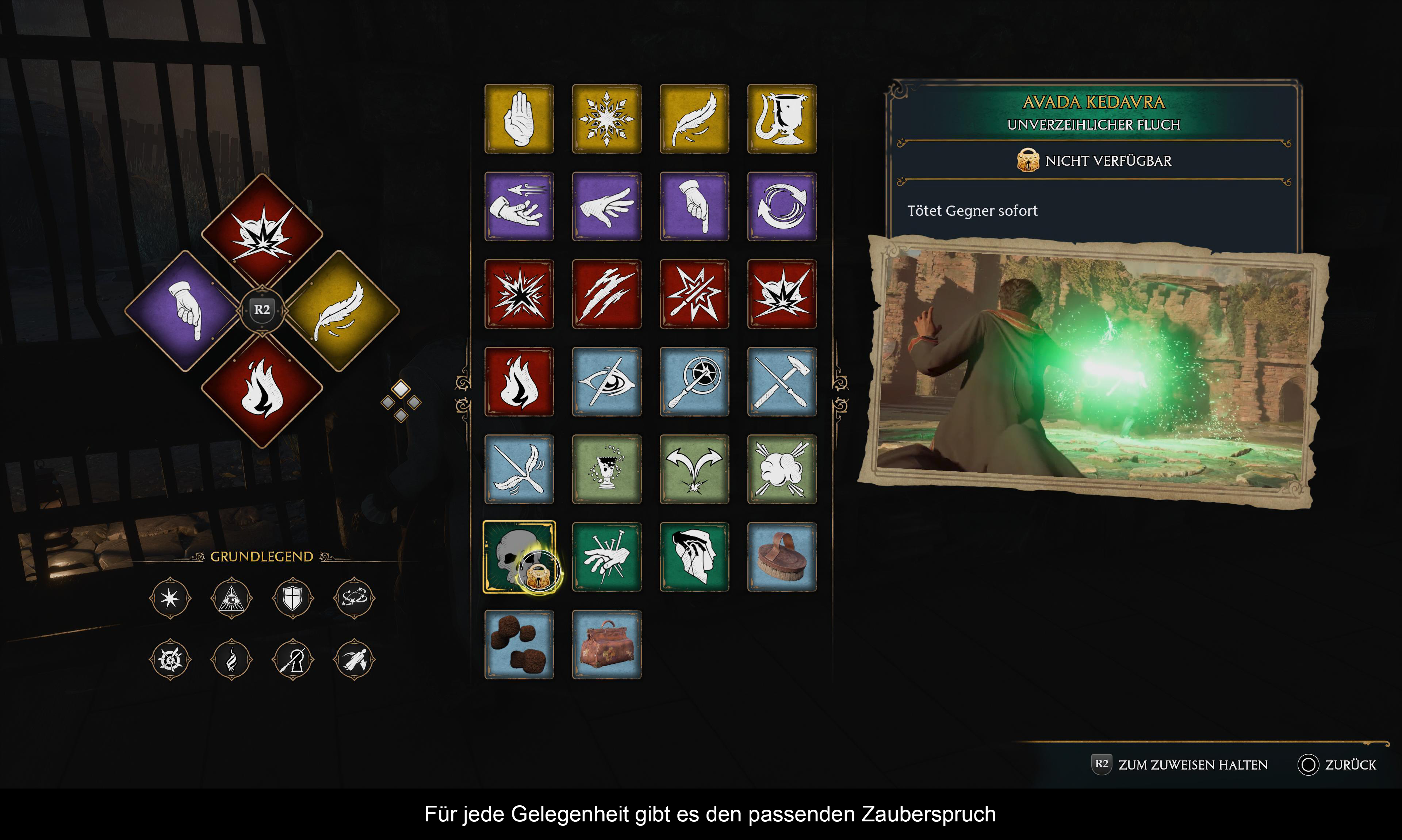Viewport: 1402px width, 840px height.
Task: Select the feather slot in the spell diamond
Action: tap(341, 310)
